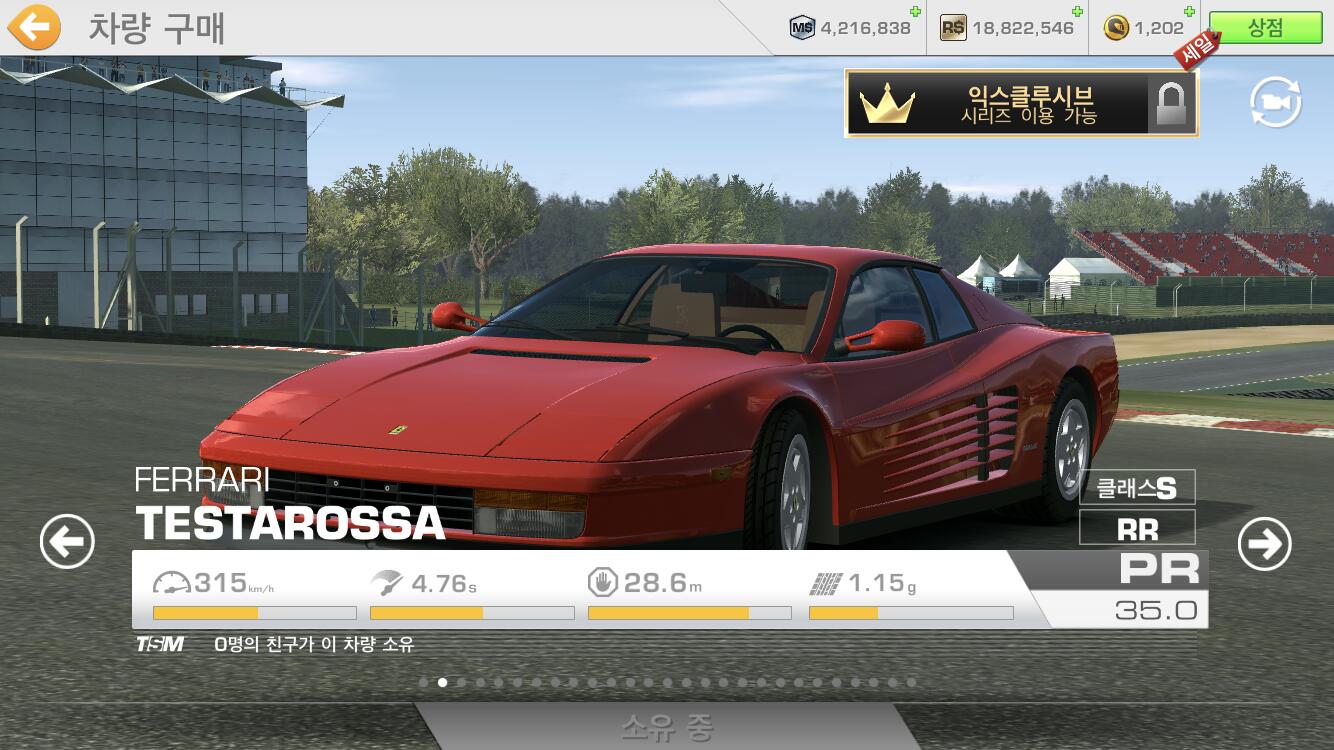Viewport: 1334px width, 750px height.
Task: Open the 익스클루시브 series banner
Action: (1021, 103)
